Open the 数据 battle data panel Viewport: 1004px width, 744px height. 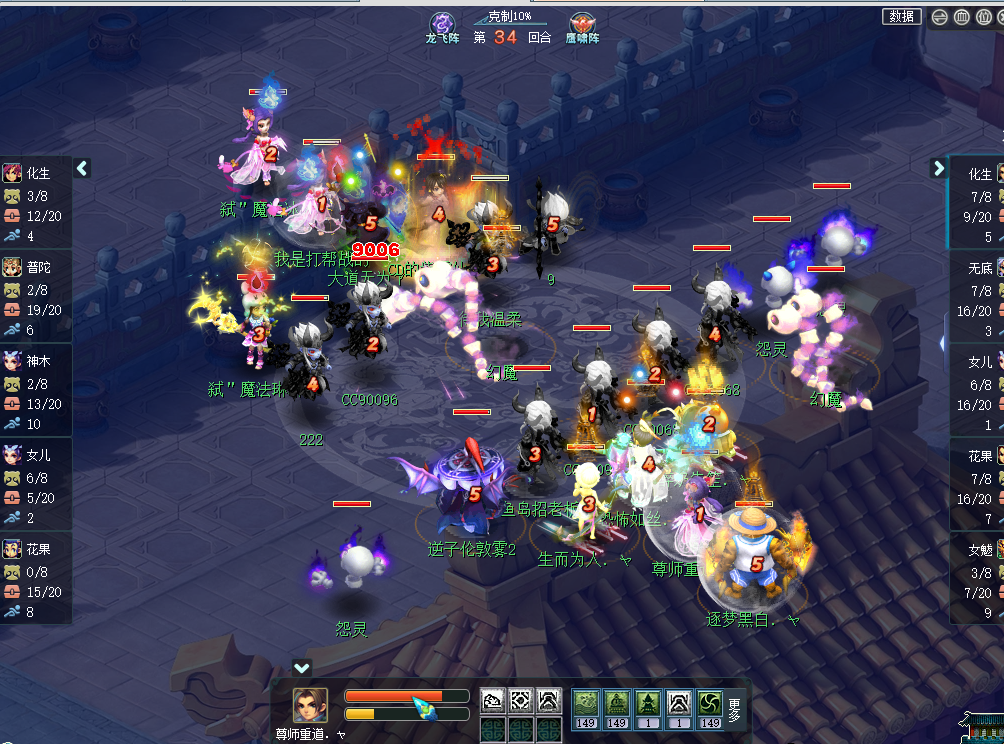[x=901, y=16]
